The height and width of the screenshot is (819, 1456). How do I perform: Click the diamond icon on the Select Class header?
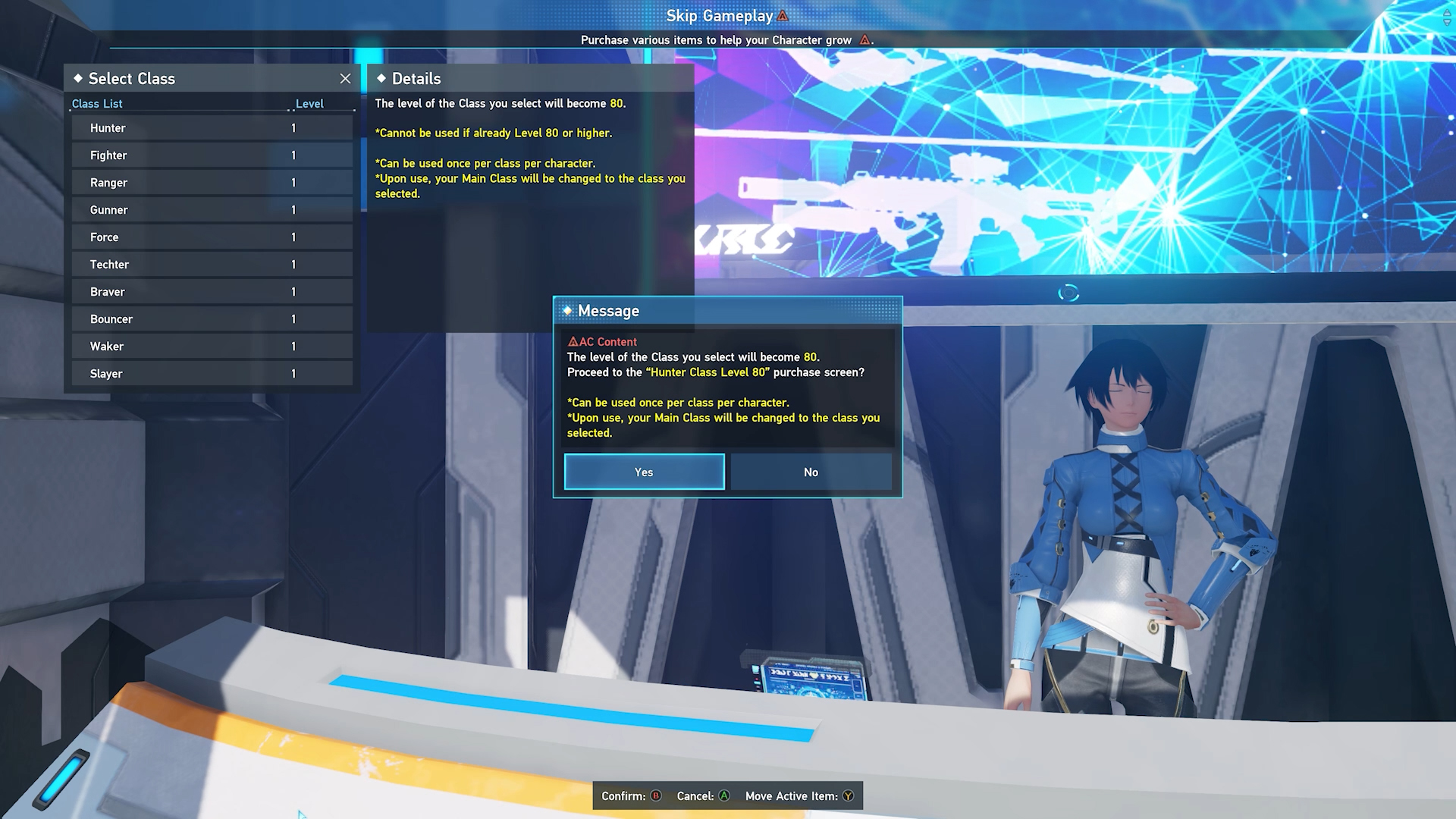coord(78,78)
